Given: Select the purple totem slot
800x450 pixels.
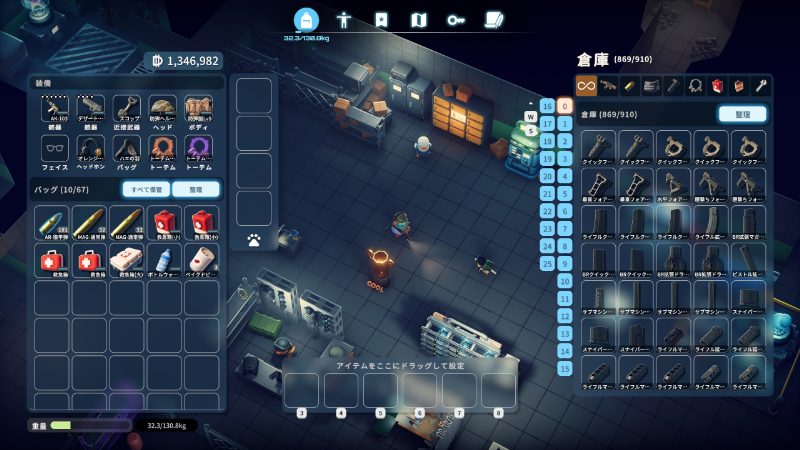Looking at the screenshot, I should [198, 148].
